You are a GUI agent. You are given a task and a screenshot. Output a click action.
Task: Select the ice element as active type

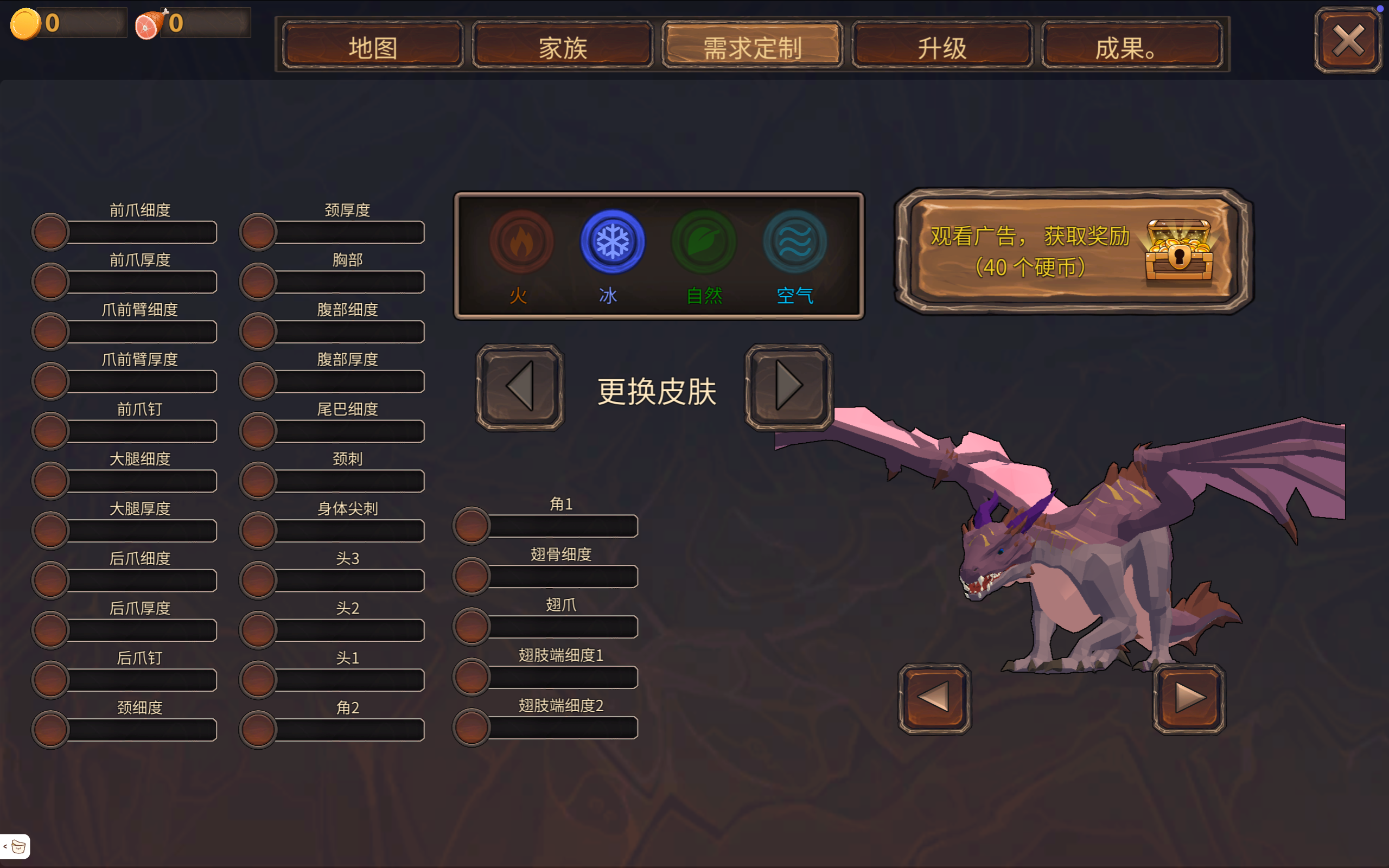[612, 241]
